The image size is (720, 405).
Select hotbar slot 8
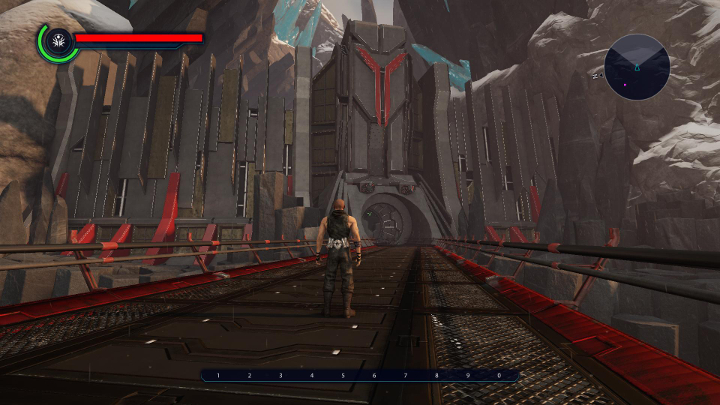click(436, 376)
